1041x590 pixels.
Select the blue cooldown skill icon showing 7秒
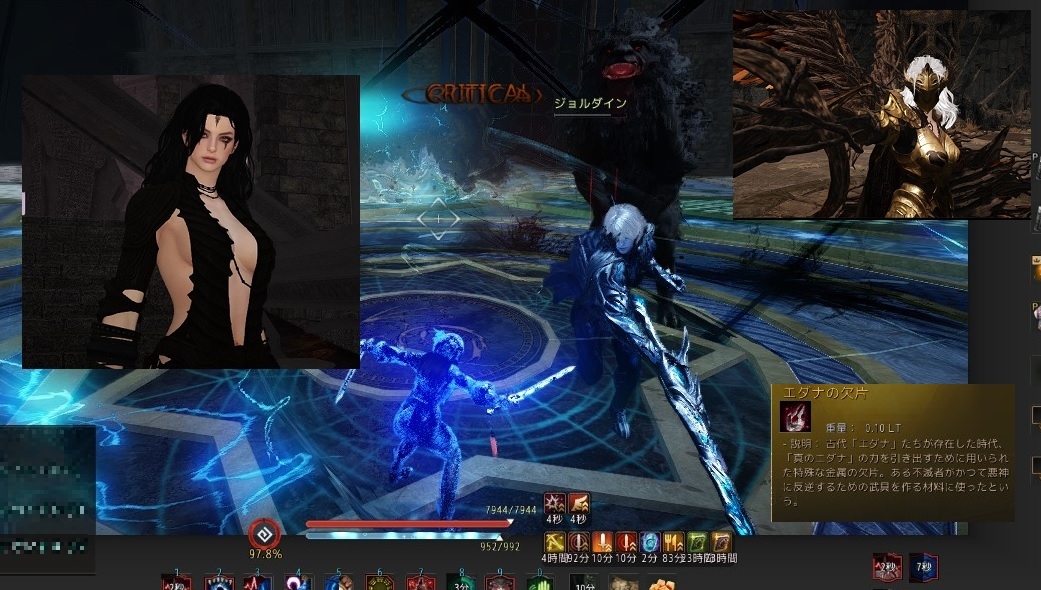[x=923, y=567]
